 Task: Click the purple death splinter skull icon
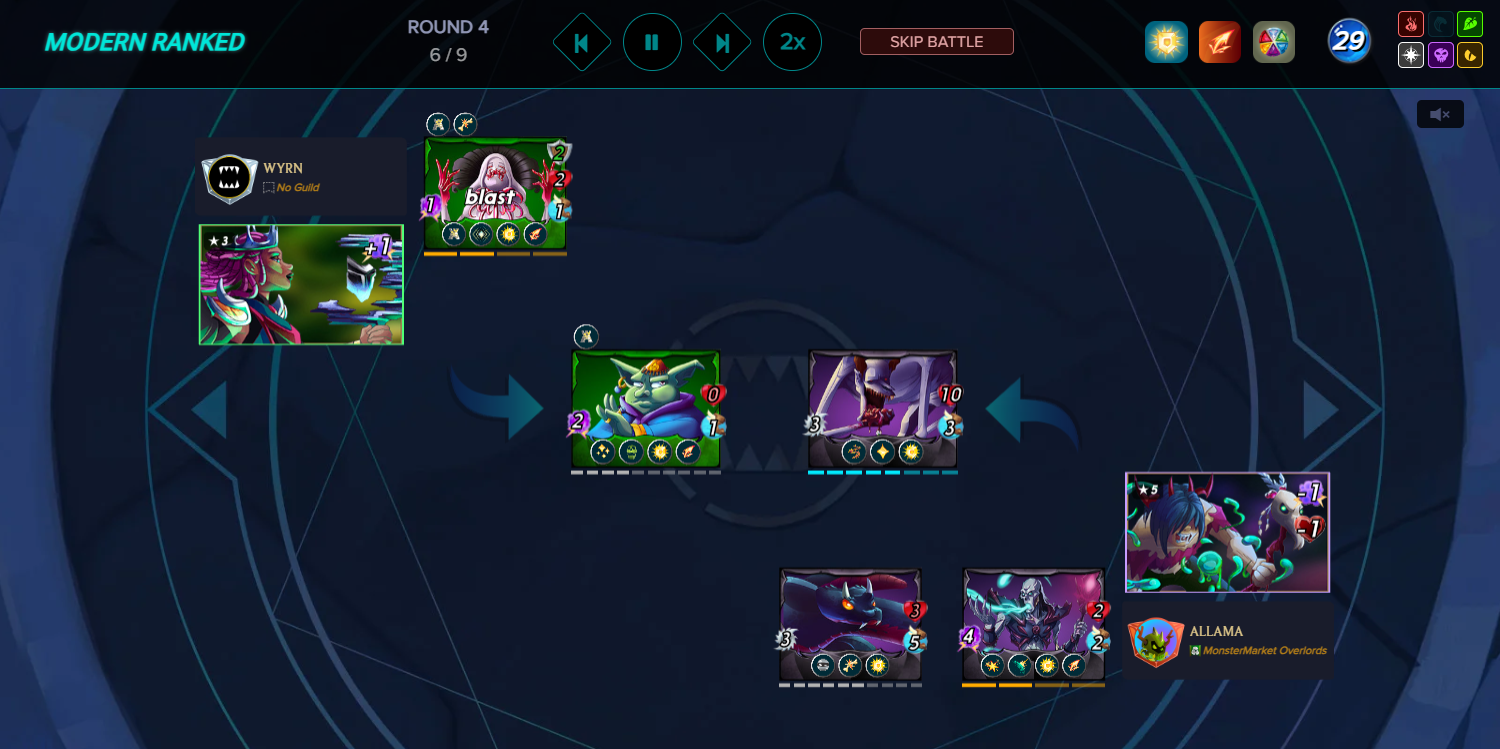[x=1441, y=55]
